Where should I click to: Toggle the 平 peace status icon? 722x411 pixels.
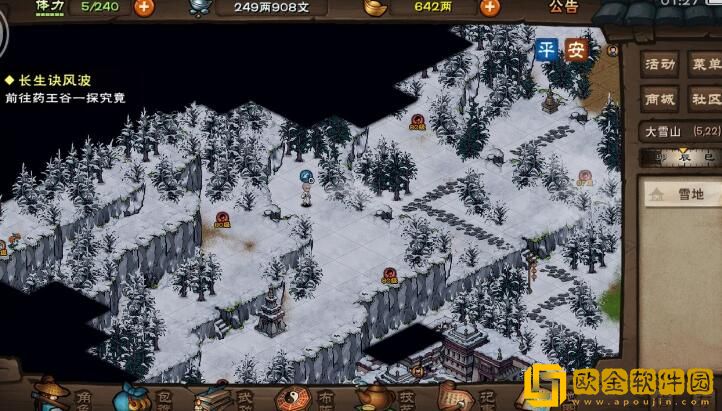[x=546, y=51]
